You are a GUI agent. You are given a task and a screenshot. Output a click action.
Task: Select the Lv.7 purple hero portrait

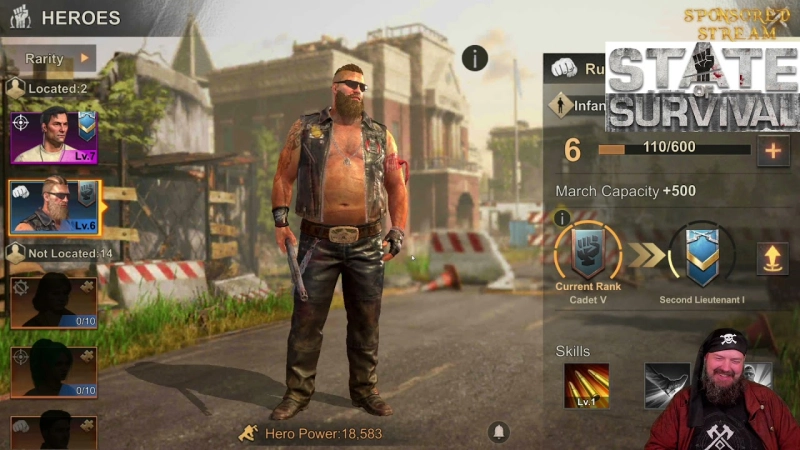[x=53, y=137]
